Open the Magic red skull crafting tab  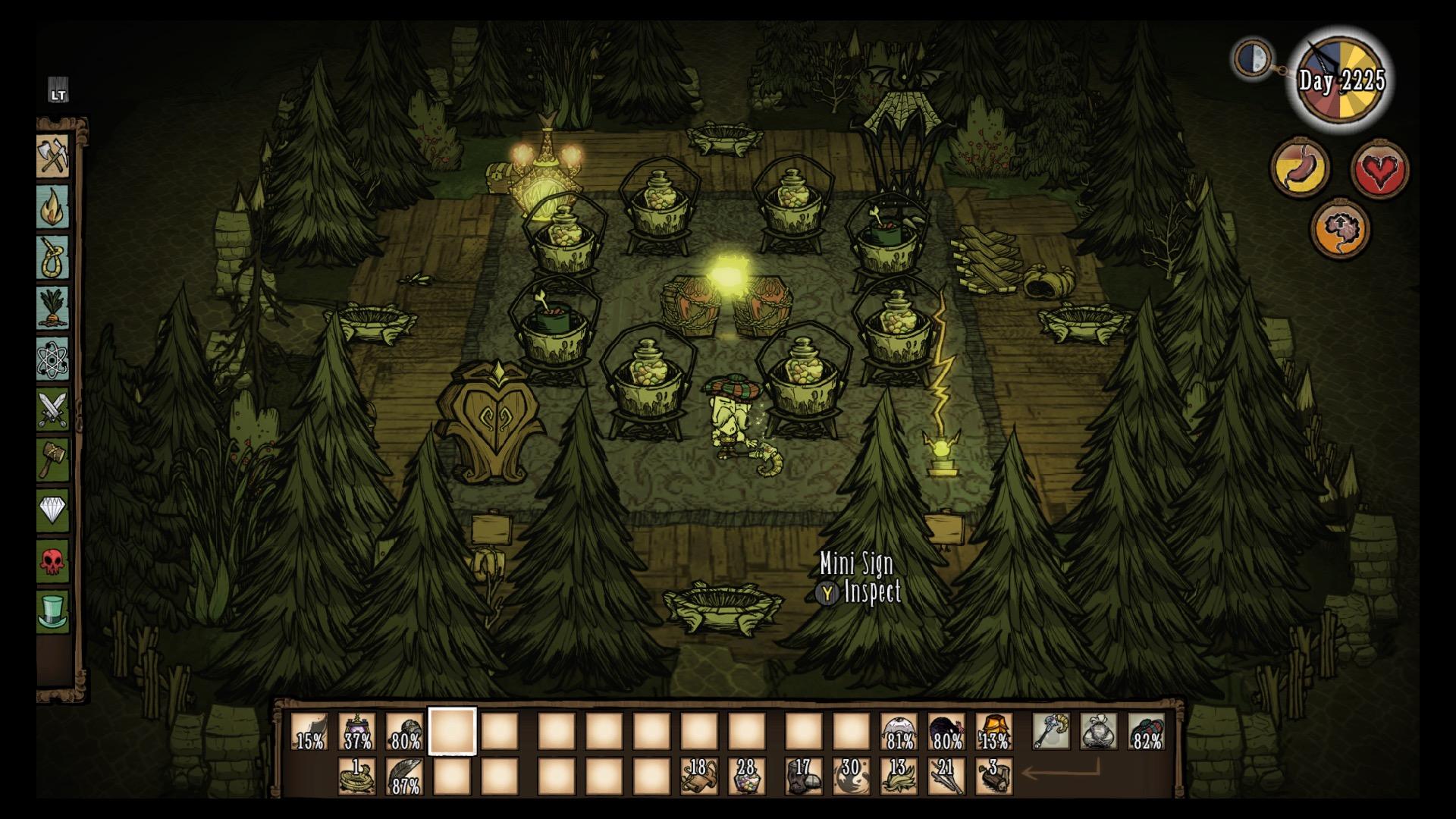pyautogui.click(x=53, y=561)
